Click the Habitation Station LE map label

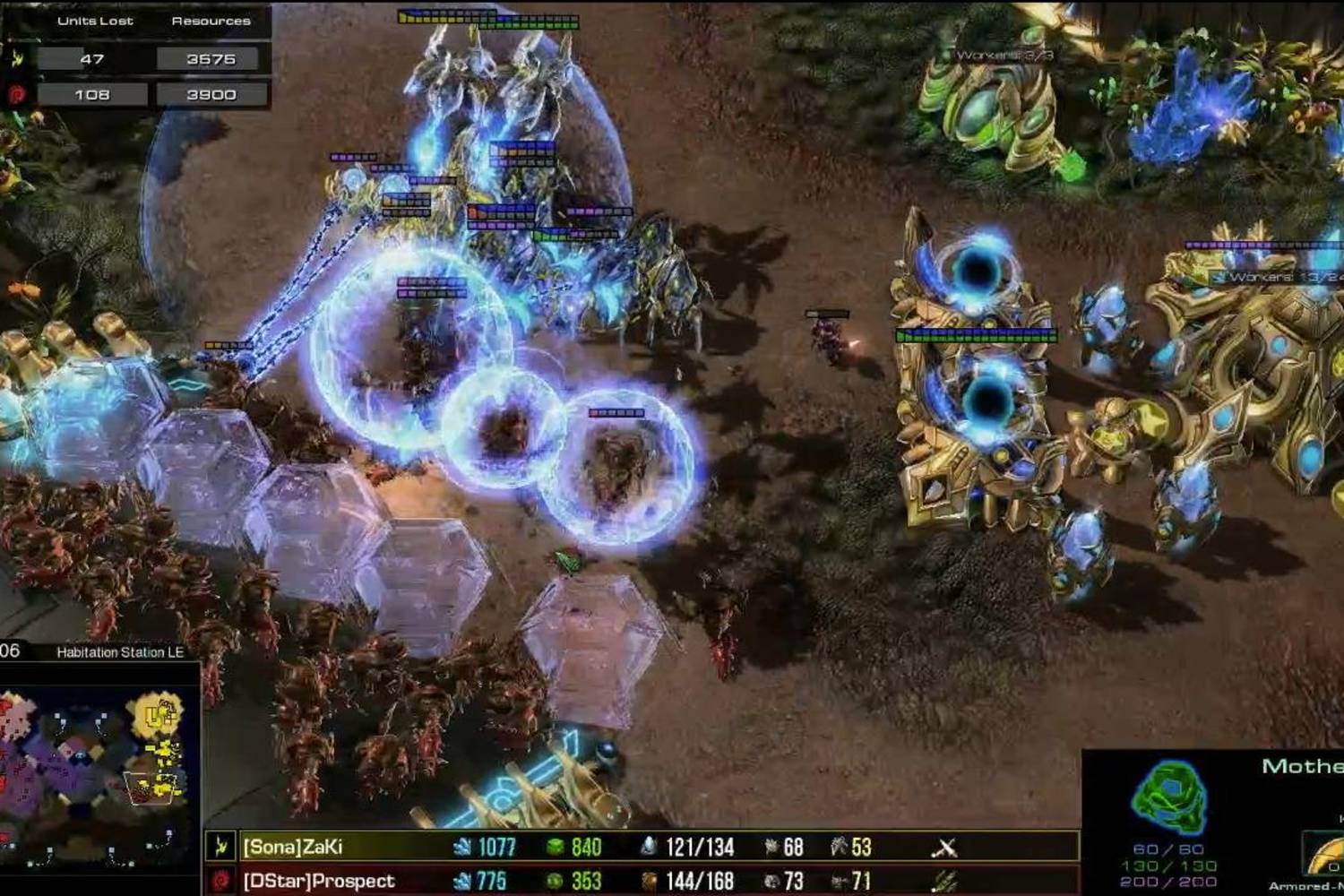(122, 653)
